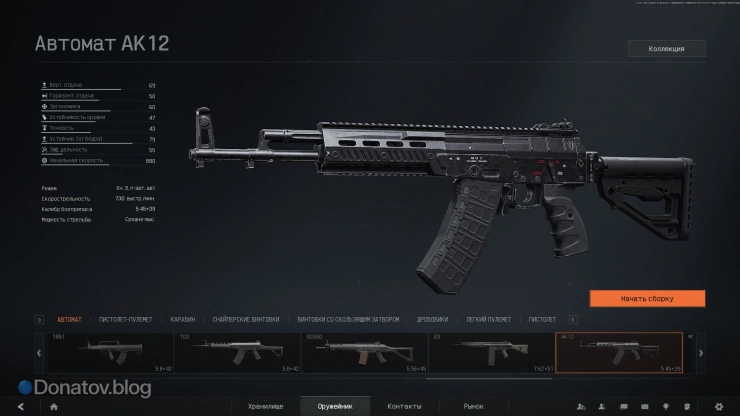
Task: Show next weapons with right arrow
Action: point(700,353)
